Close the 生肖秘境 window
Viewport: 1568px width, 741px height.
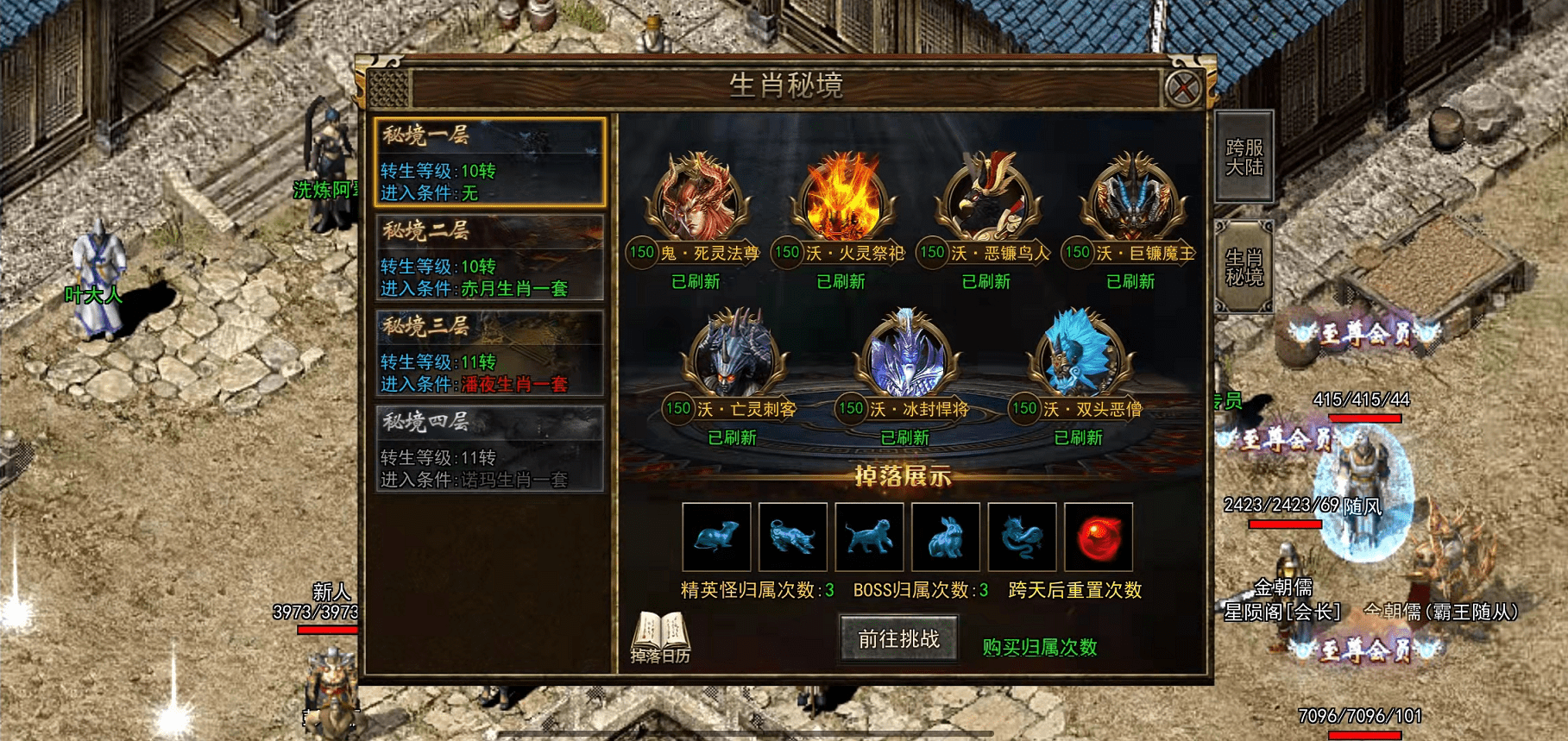tap(1182, 87)
